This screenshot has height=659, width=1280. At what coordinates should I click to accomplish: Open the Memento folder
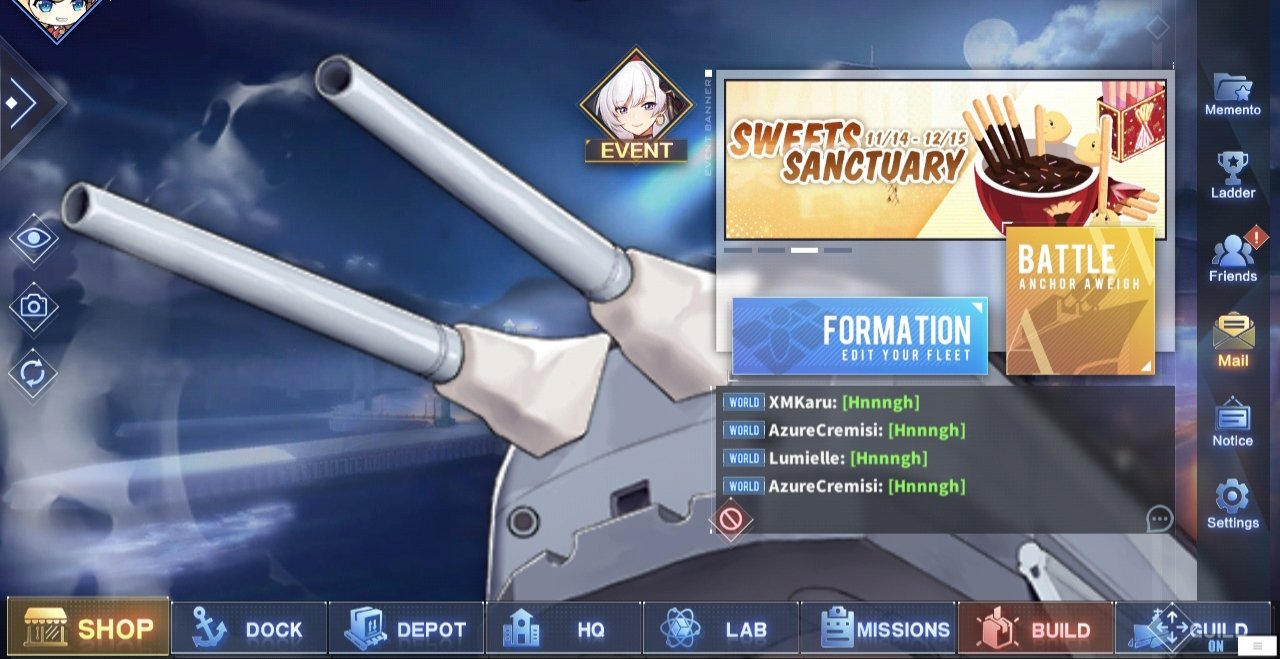click(x=1233, y=94)
